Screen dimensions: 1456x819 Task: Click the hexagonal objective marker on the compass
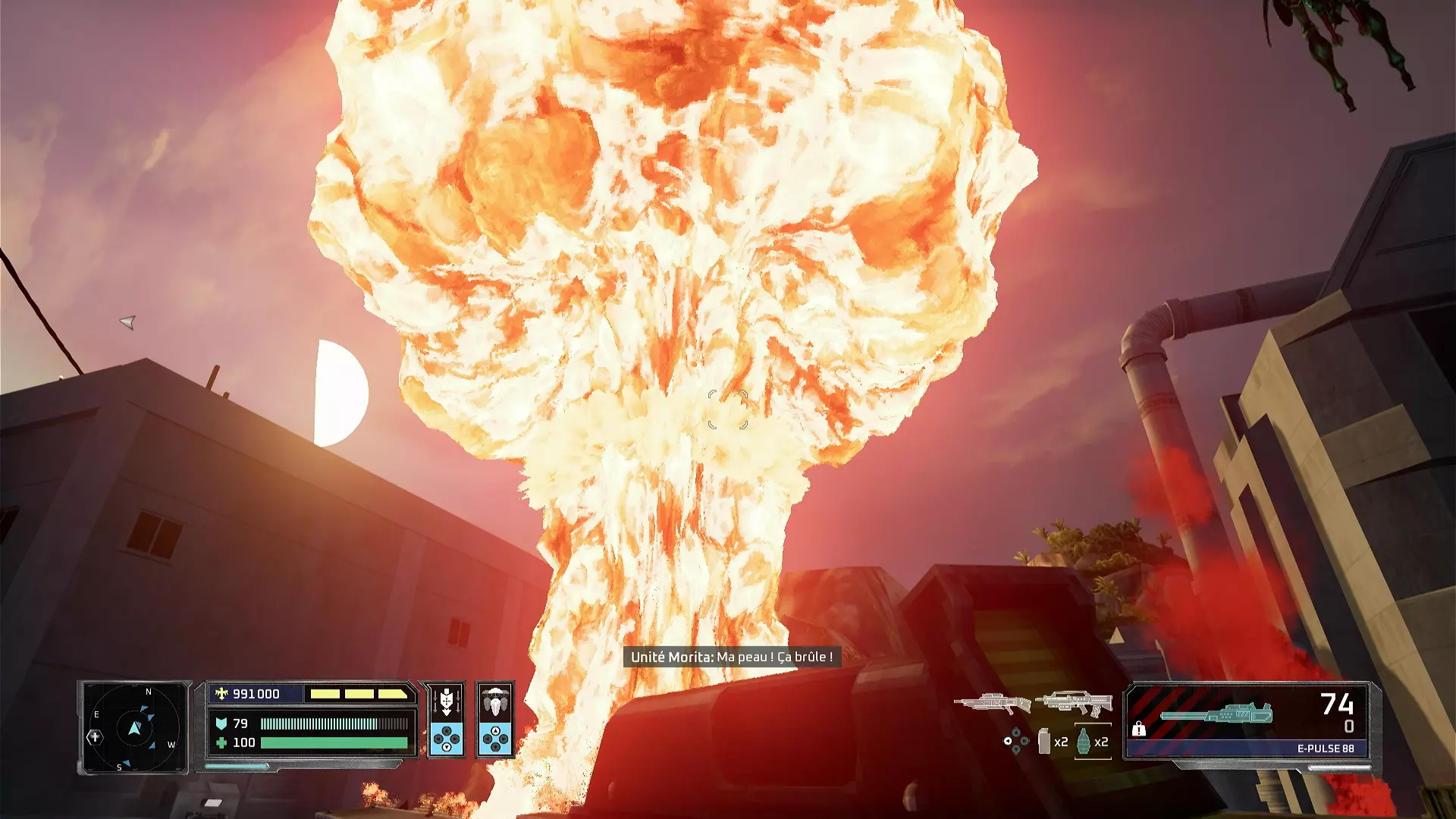(95, 736)
